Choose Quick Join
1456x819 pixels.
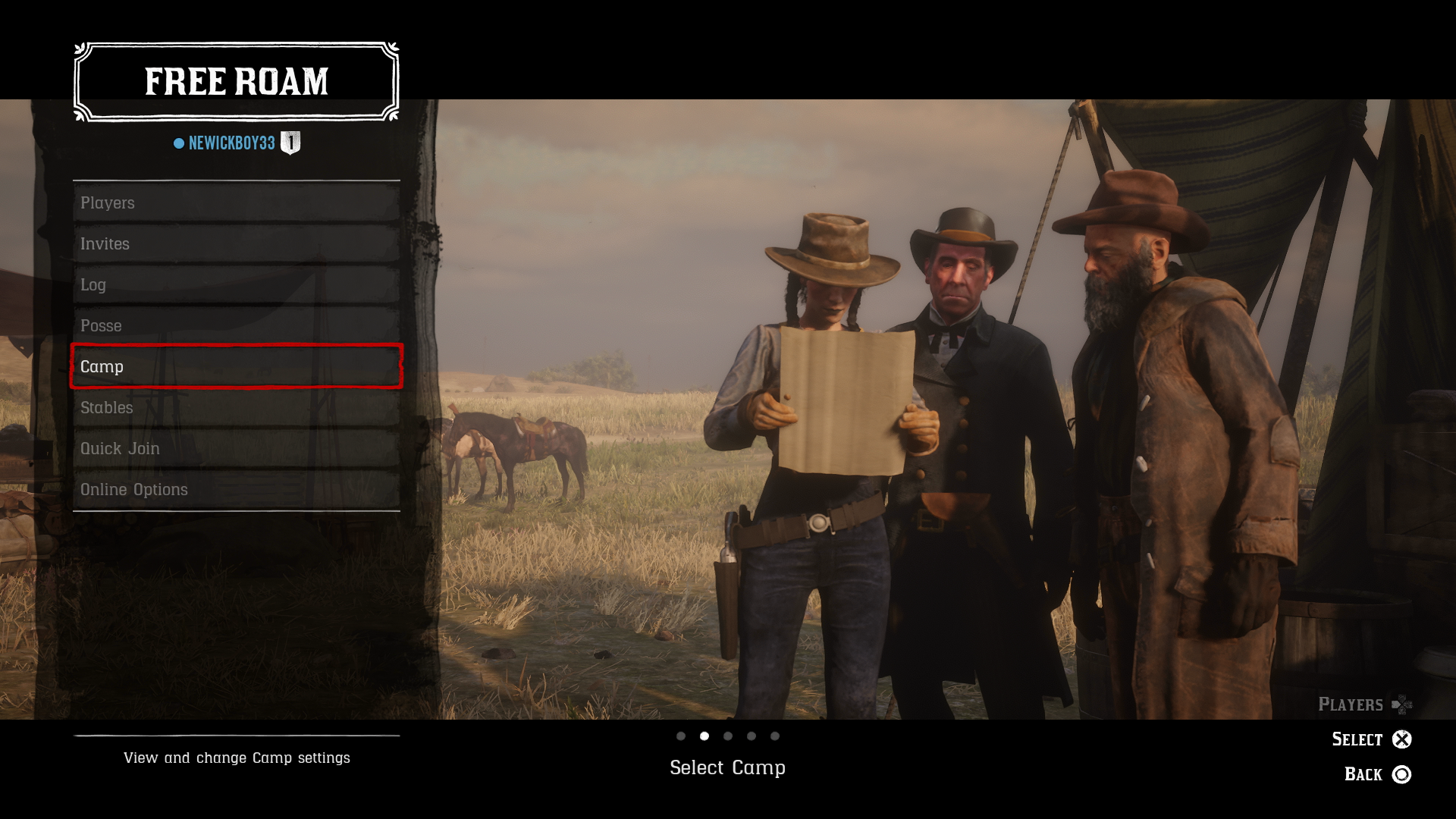point(235,448)
